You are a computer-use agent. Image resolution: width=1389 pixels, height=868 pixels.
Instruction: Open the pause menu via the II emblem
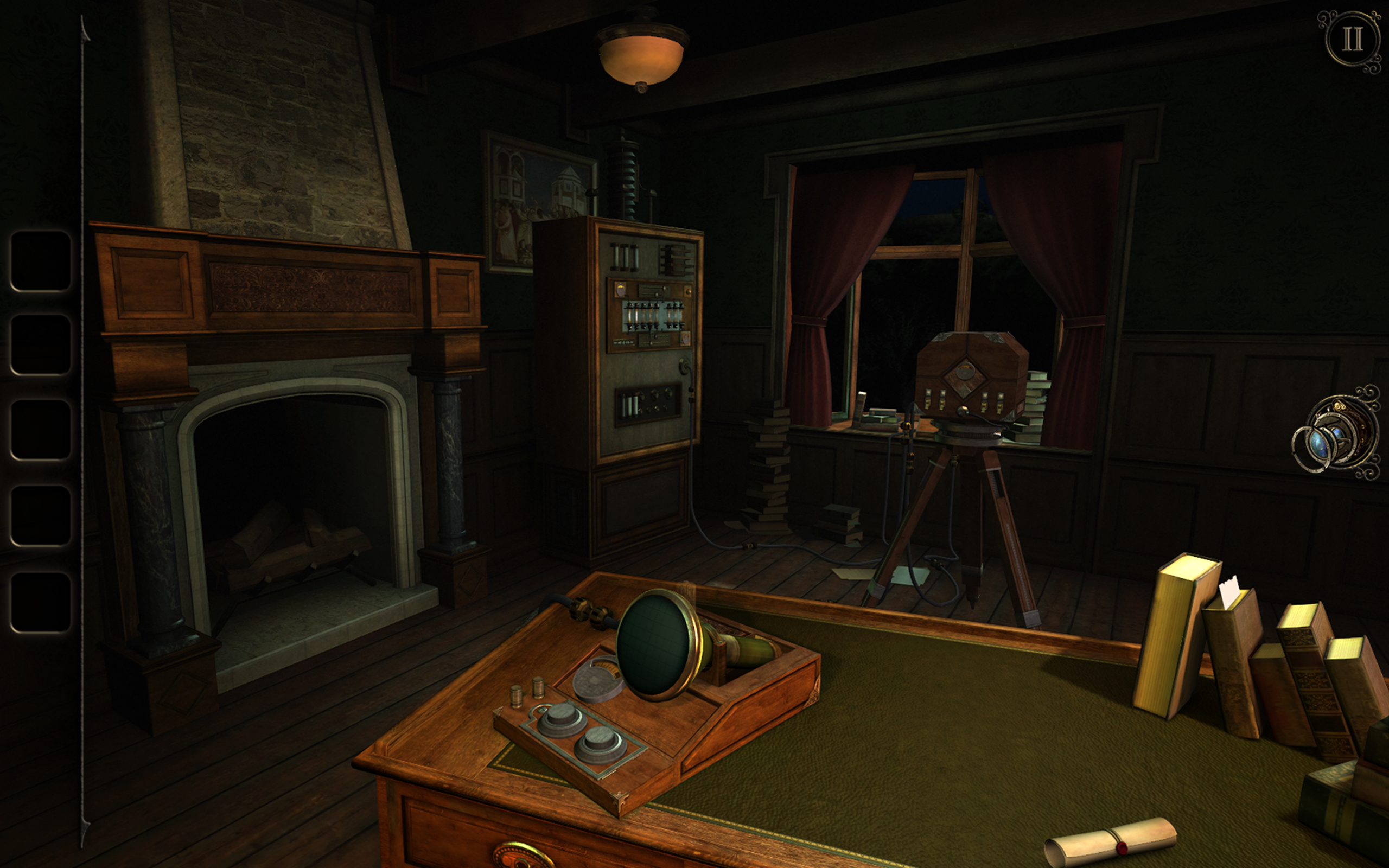coord(1352,39)
